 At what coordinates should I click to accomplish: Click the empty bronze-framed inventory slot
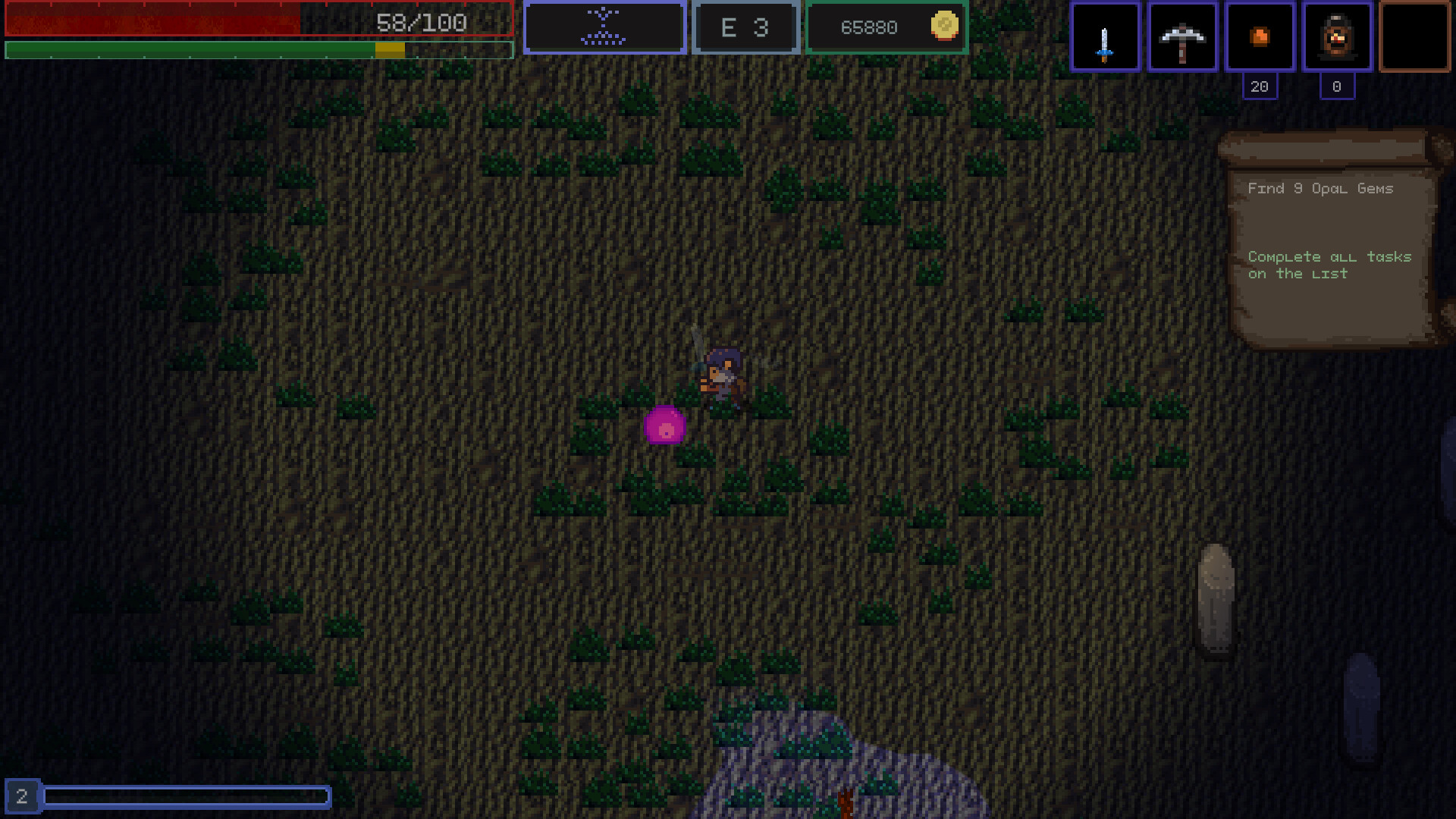tap(1414, 36)
